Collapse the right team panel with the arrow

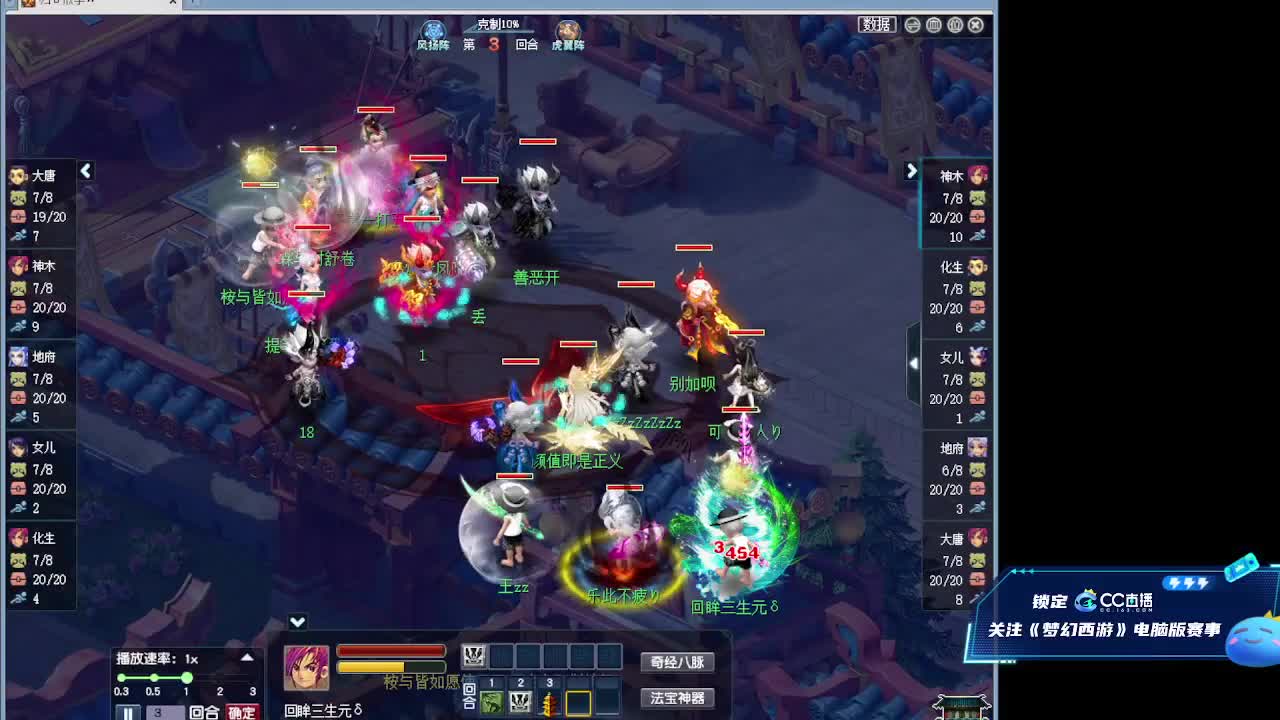[x=911, y=171]
